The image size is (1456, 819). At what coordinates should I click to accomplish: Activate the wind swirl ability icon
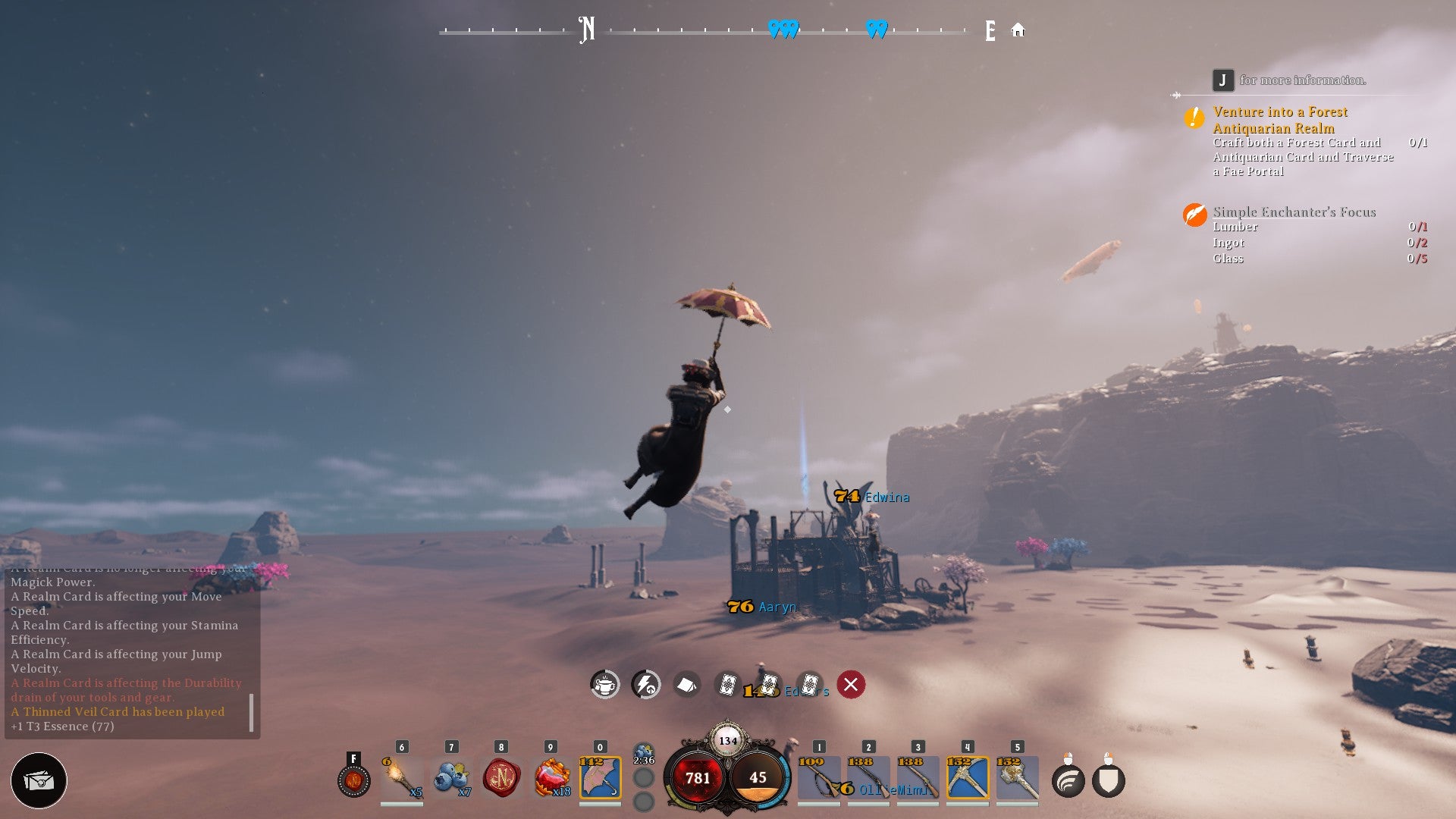1068,781
